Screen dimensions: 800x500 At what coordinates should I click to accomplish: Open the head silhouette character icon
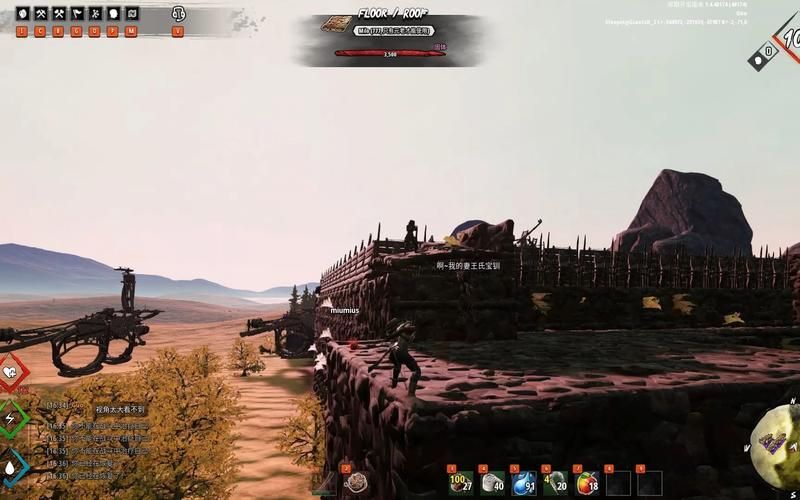click(114, 14)
